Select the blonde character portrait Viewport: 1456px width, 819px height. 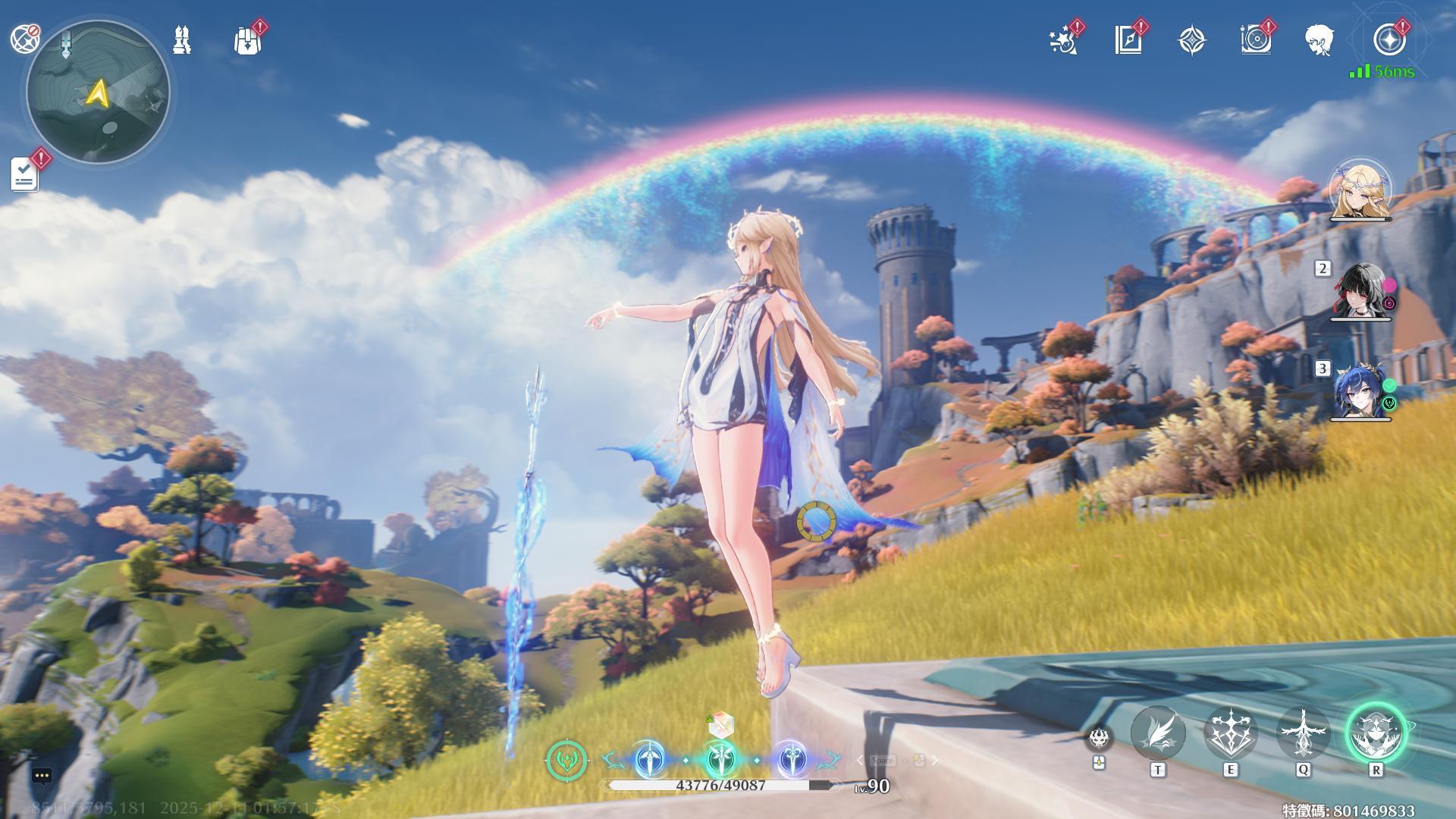[x=1360, y=190]
